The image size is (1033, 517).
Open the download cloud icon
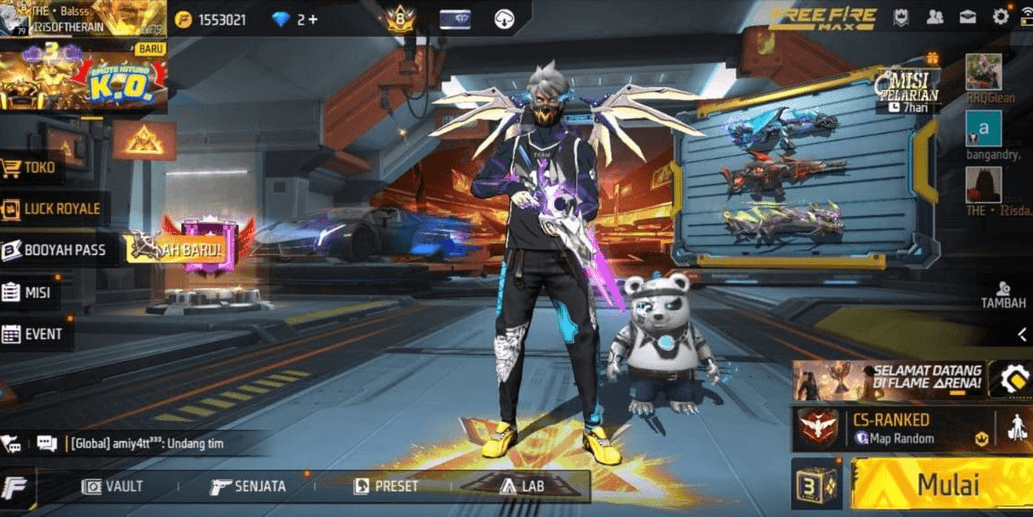tap(504, 19)
